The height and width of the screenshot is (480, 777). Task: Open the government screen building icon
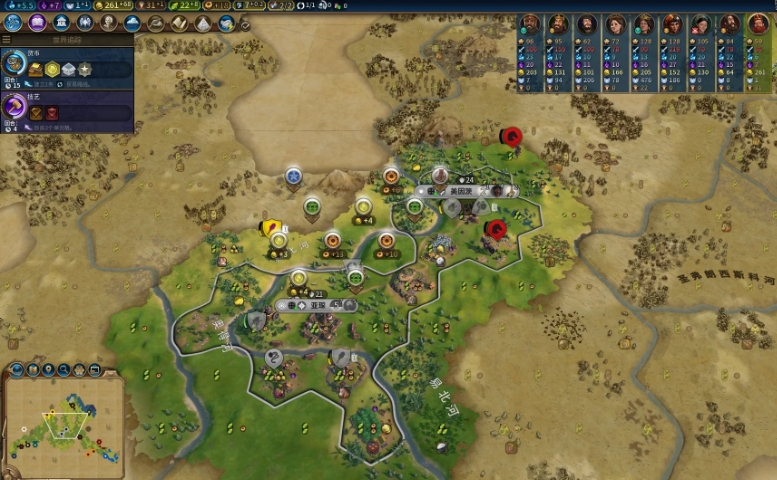61,23
